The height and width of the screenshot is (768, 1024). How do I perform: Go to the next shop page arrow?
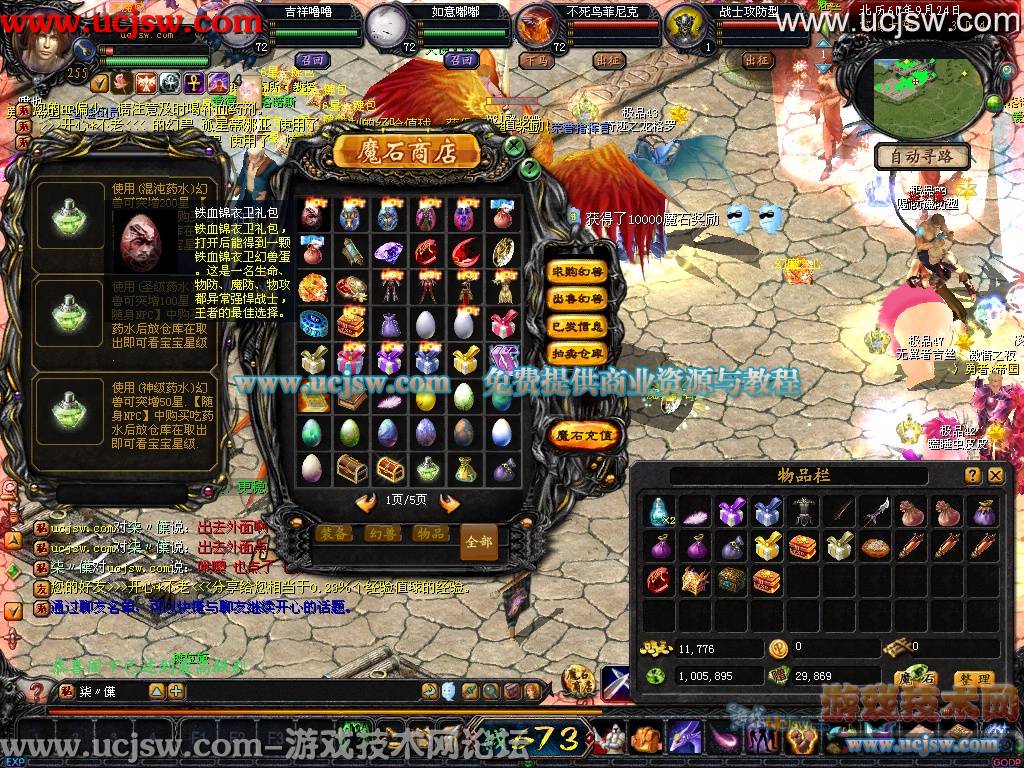449,502
